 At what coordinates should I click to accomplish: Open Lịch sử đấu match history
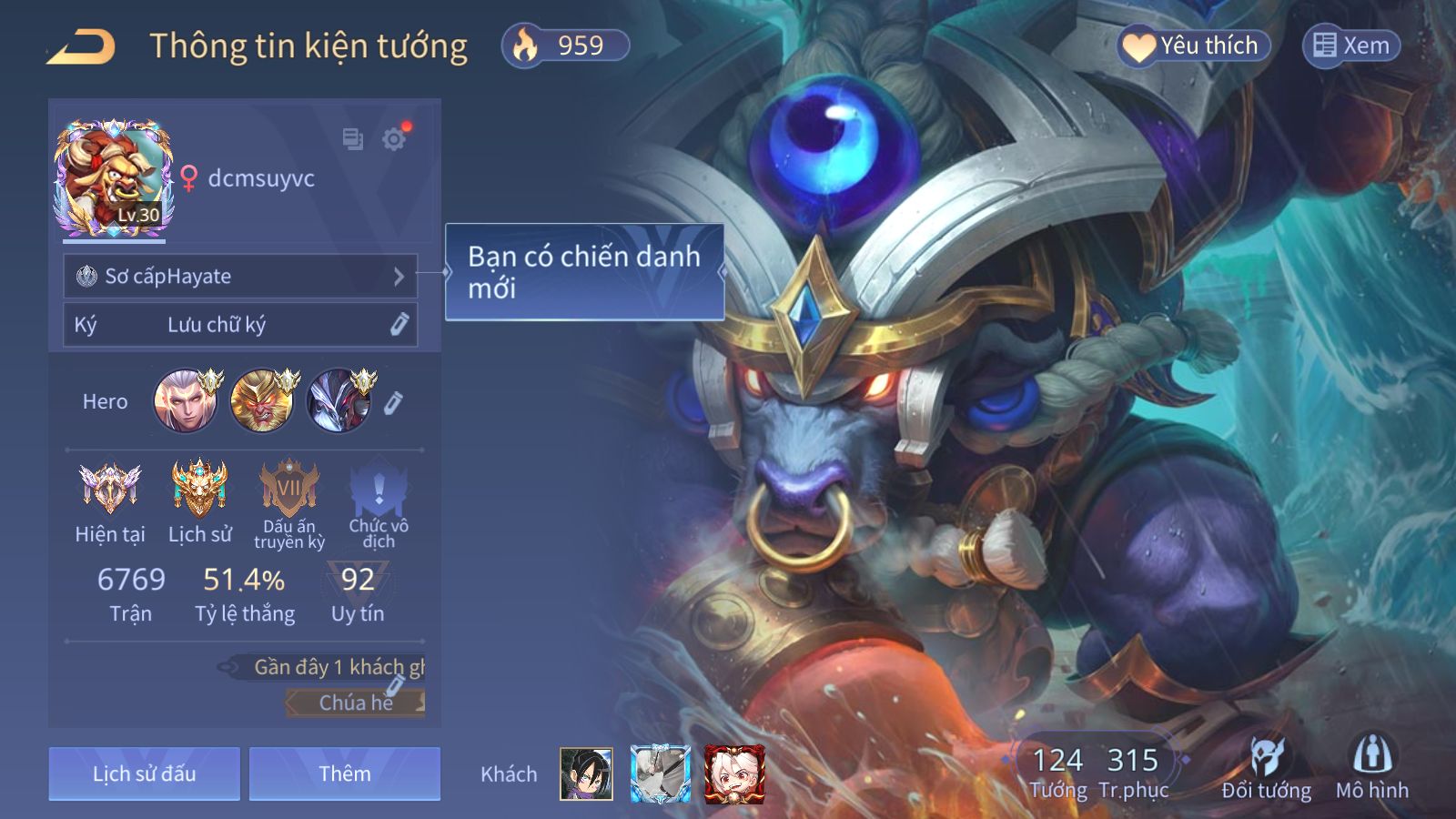click(145, 773)
